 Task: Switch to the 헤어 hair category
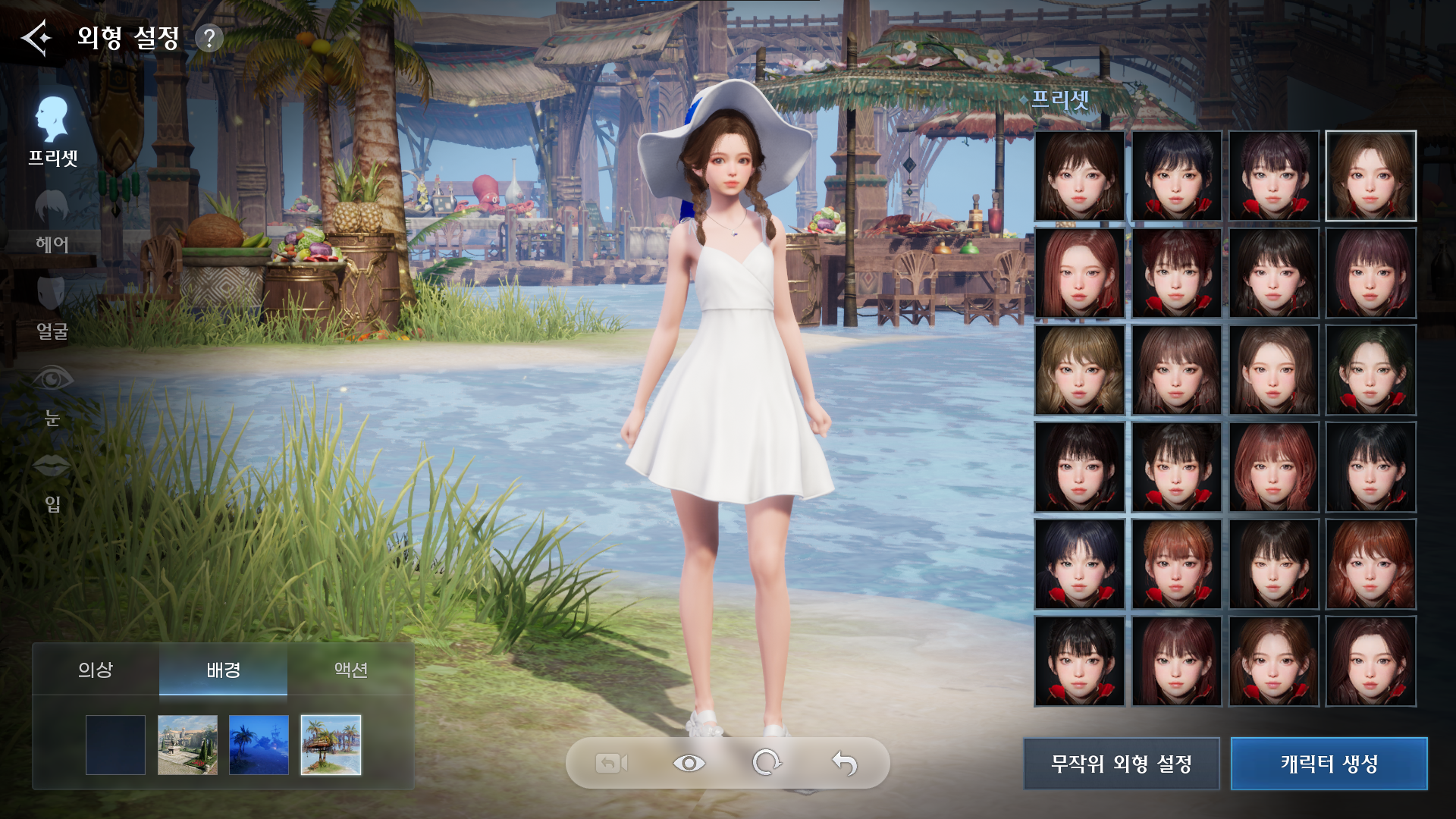[52, 221]
